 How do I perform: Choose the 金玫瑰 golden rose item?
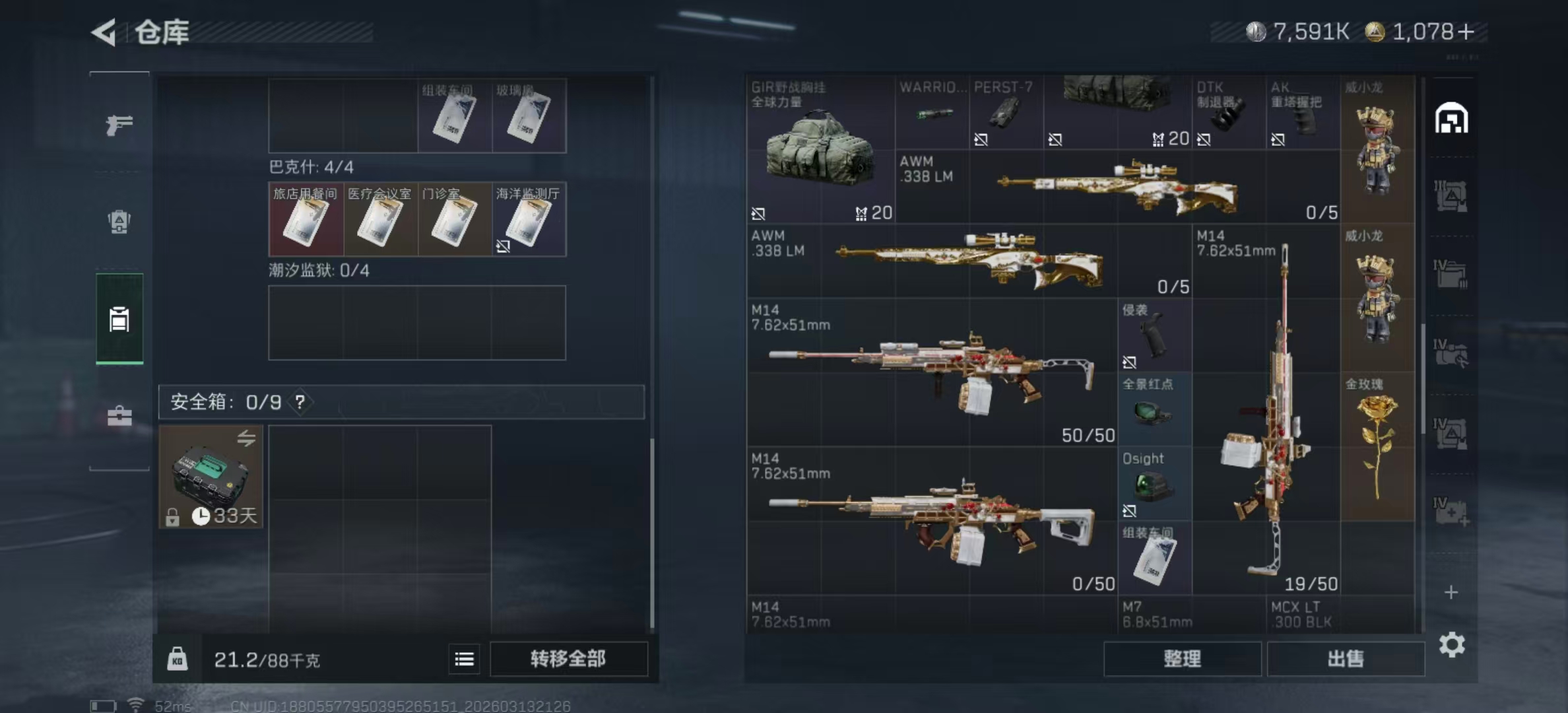pos(1378,446)
